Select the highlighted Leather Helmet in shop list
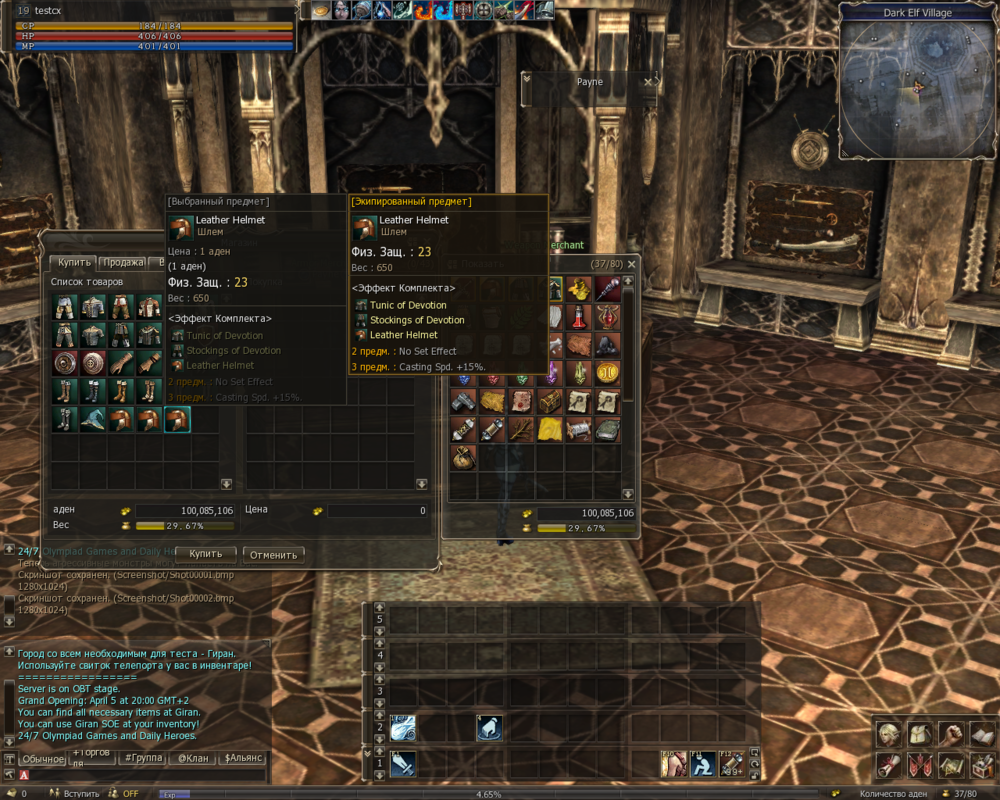Viewport: 1000px width, 800px height. (177, 419)
